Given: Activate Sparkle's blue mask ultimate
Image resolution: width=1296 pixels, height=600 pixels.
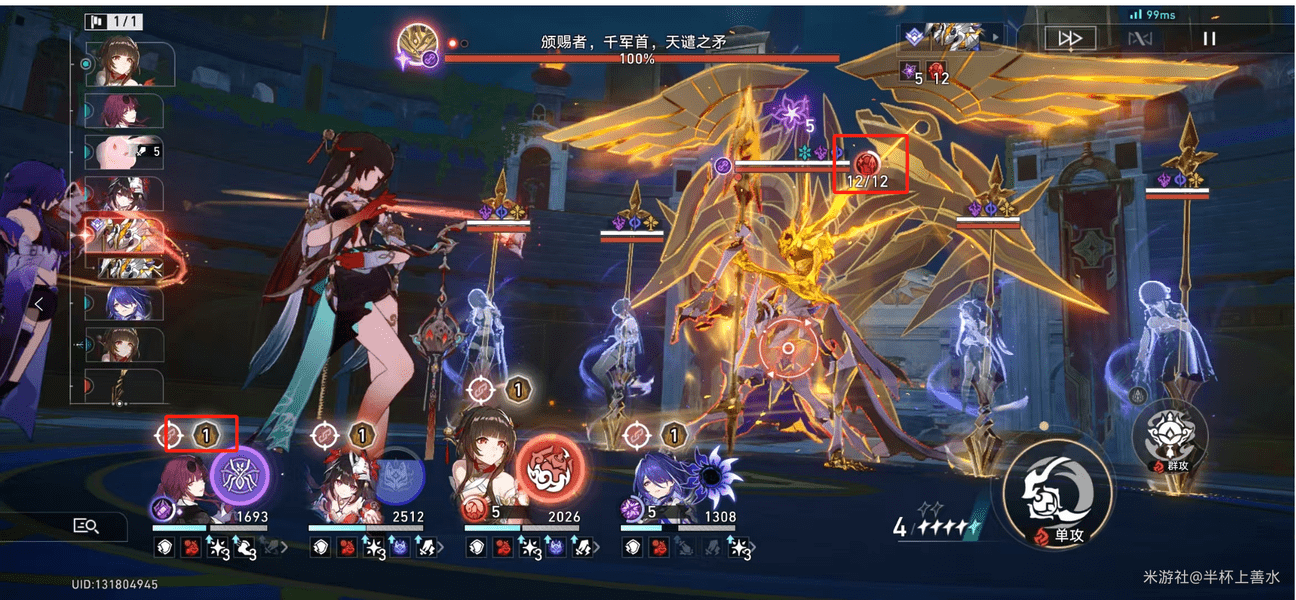Looking at the screenshot, I should pos(397,474).
